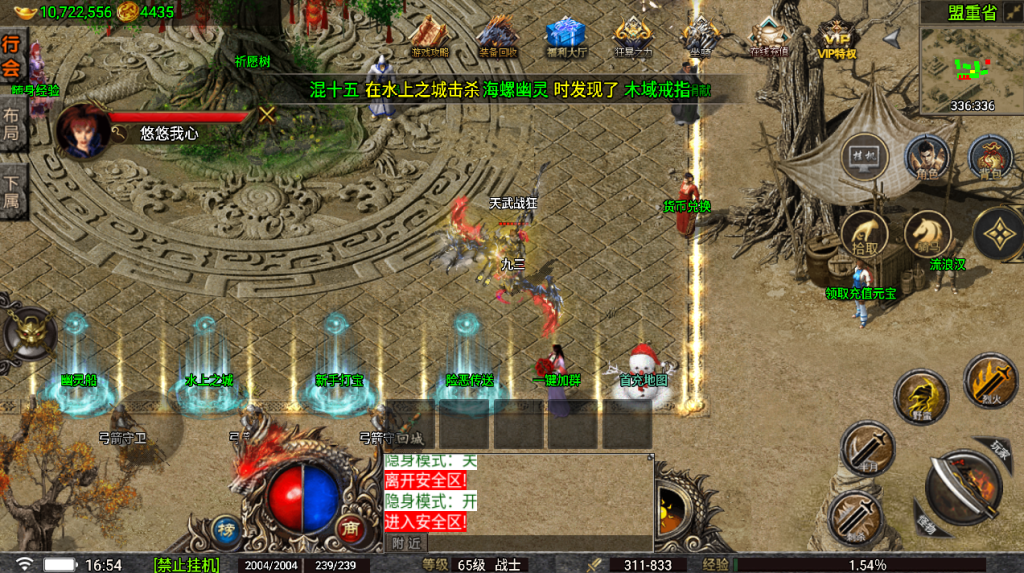
Task: Select the 附近 nearby chat tab
Action: coord(405,543)
